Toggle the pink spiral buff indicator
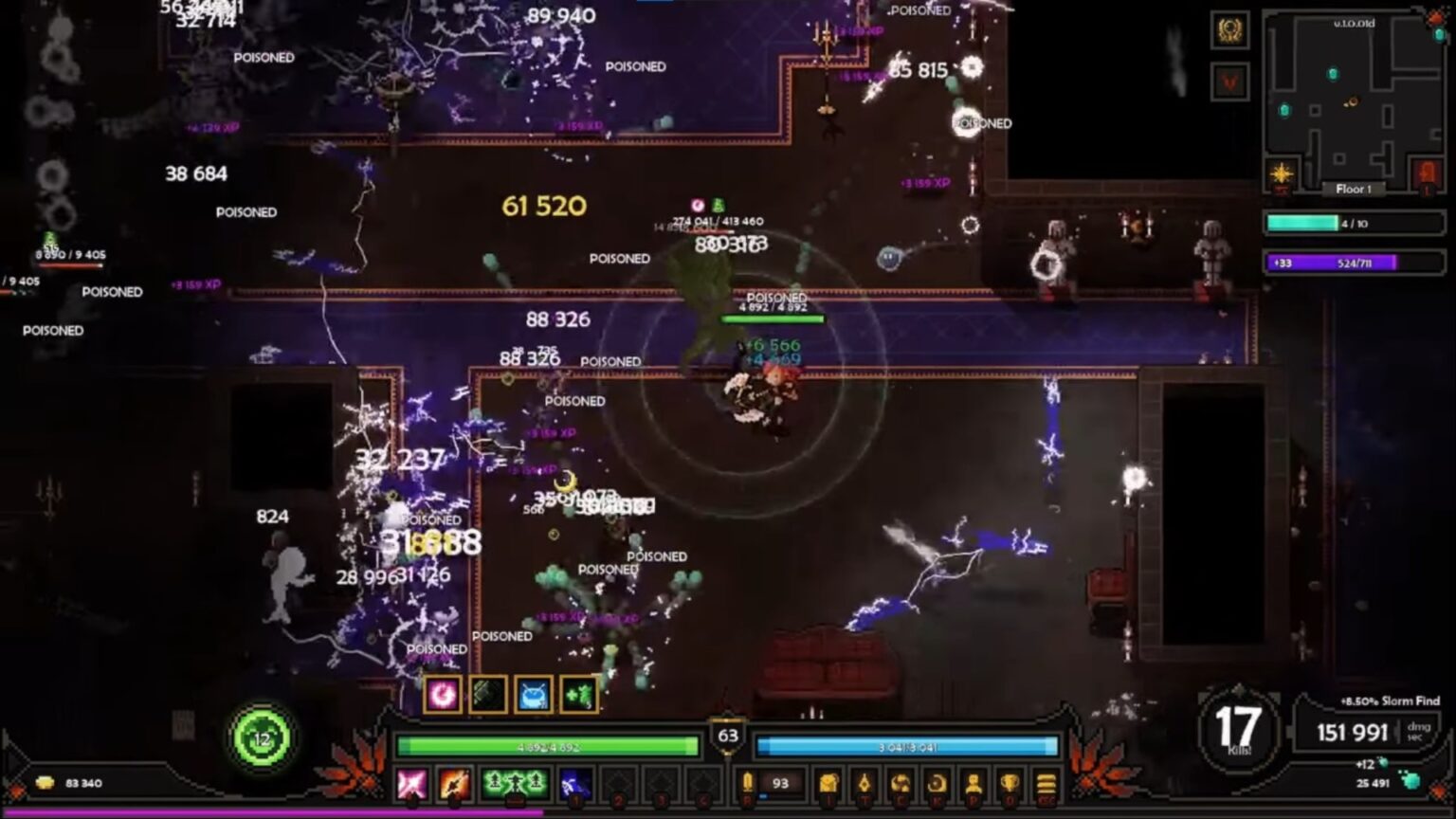The height and width of the screenshot is (819, 1456). (443, 694)
